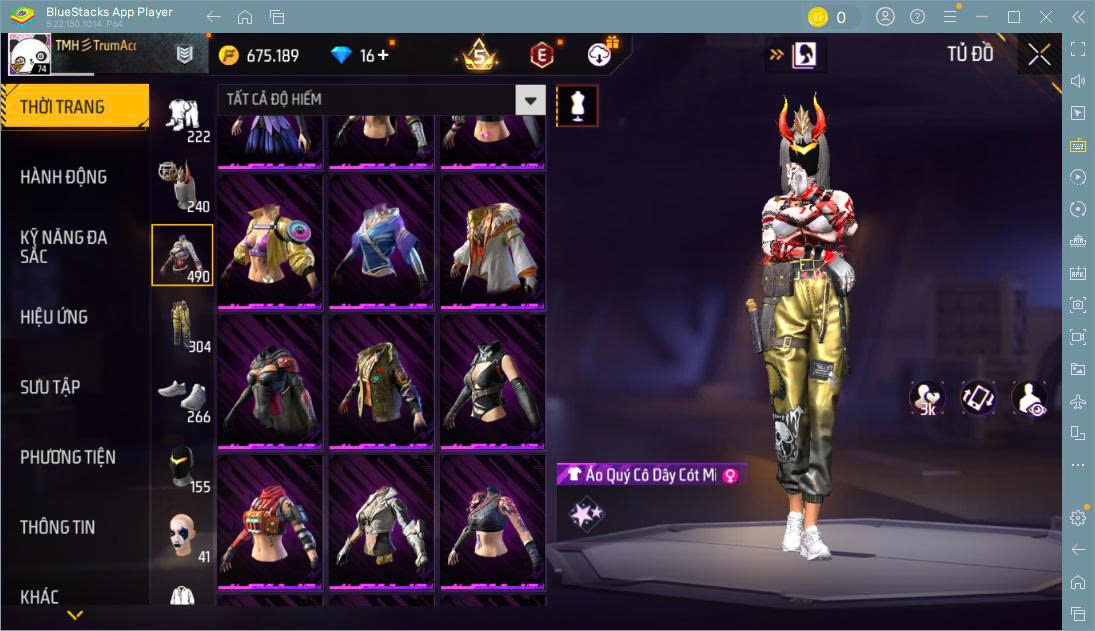Open the HIỆU ỨNG category

(x=54, y=317)
